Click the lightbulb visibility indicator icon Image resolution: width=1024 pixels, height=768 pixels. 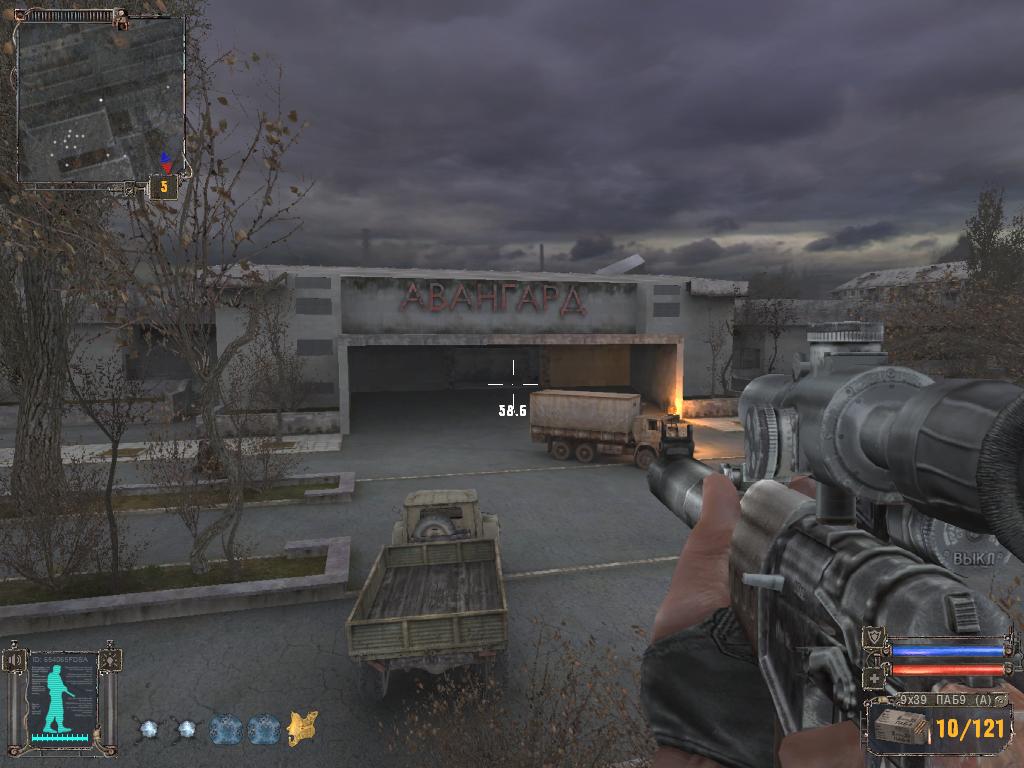[x=109, y=660]
